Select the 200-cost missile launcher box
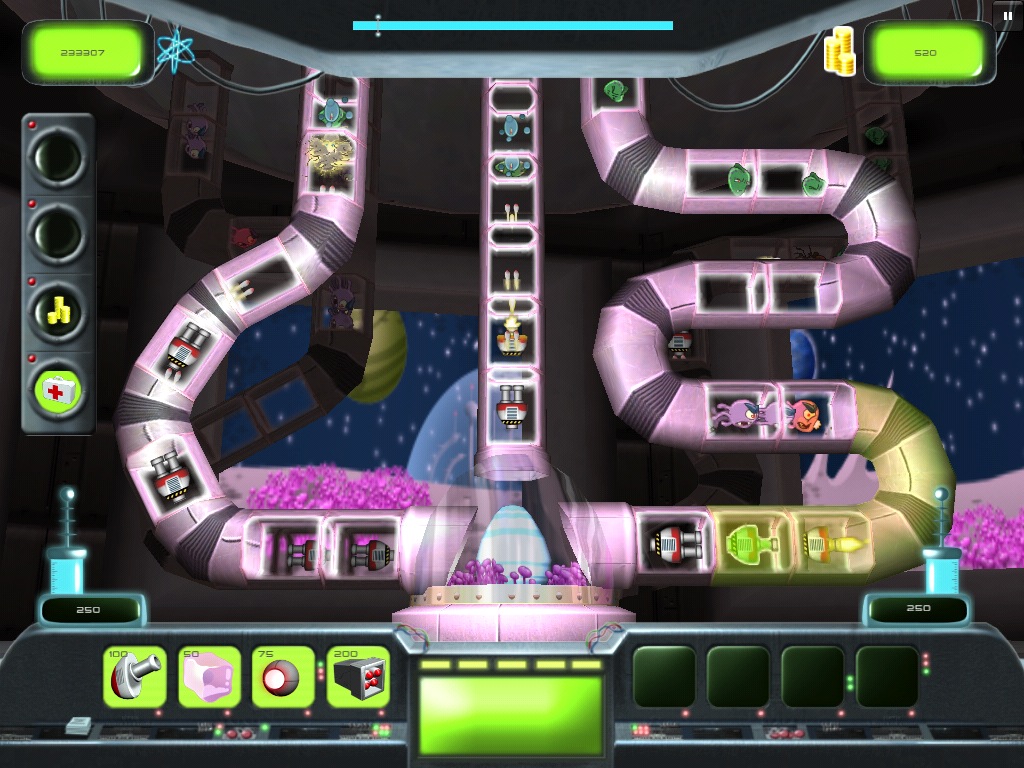This screenshot has height=768, width=1024. tap(357, 677)
